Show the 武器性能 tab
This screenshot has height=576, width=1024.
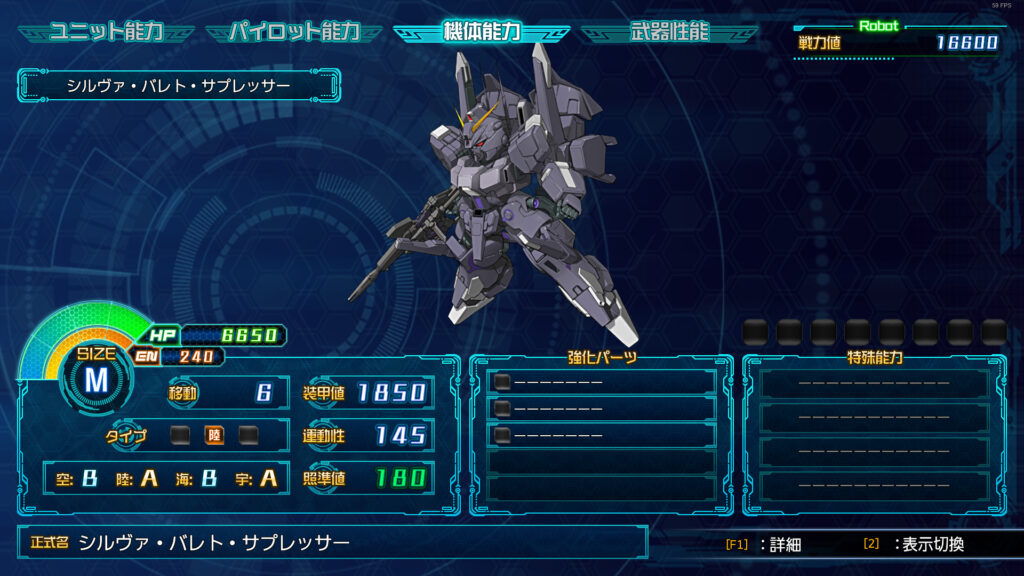(669, 32)
